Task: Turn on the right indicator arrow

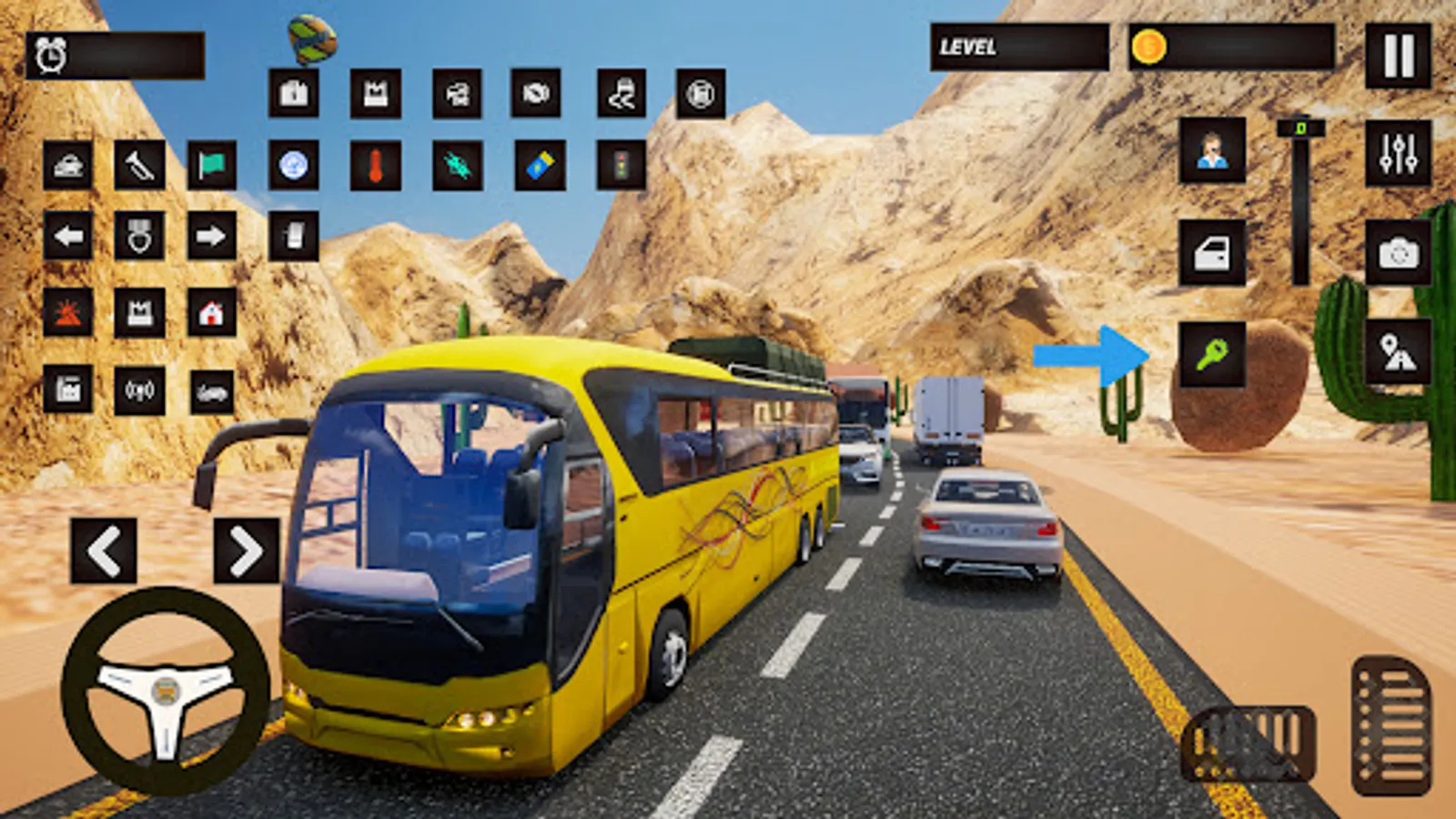Action: (211, 237)
